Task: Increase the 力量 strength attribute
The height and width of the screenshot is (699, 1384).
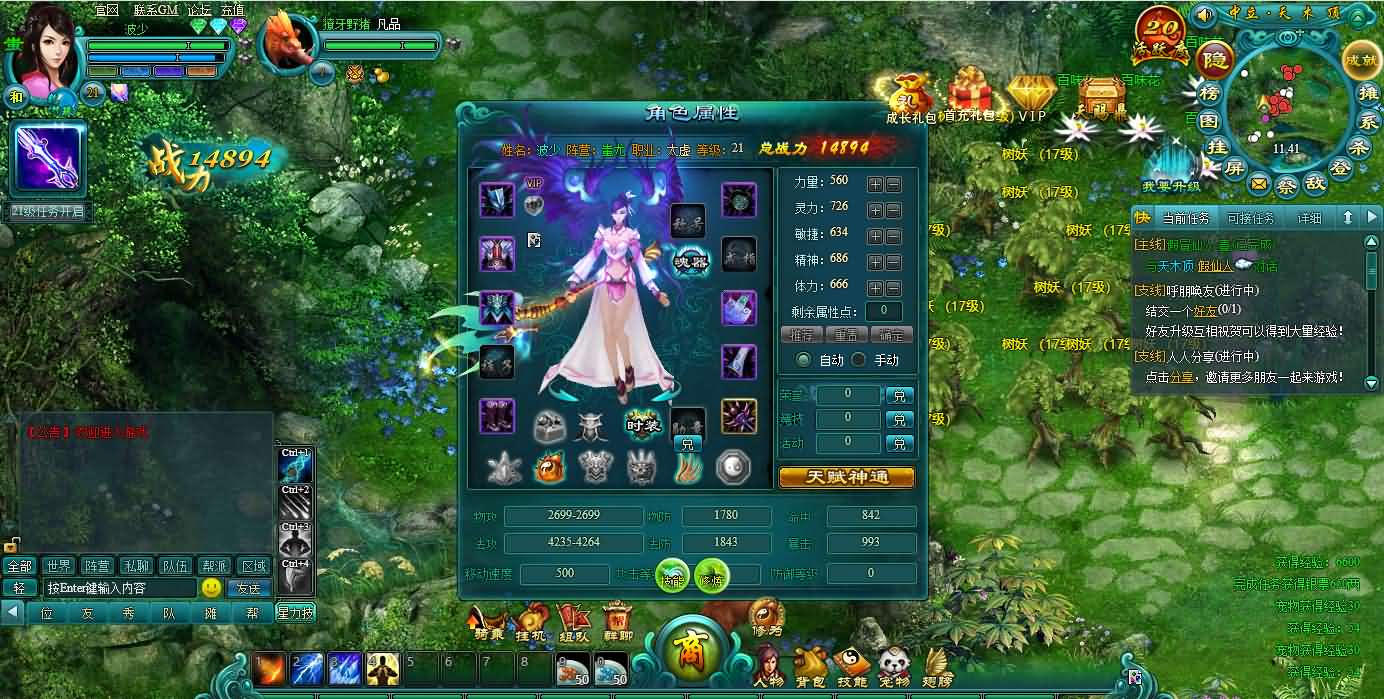Action: coord(875,184)
